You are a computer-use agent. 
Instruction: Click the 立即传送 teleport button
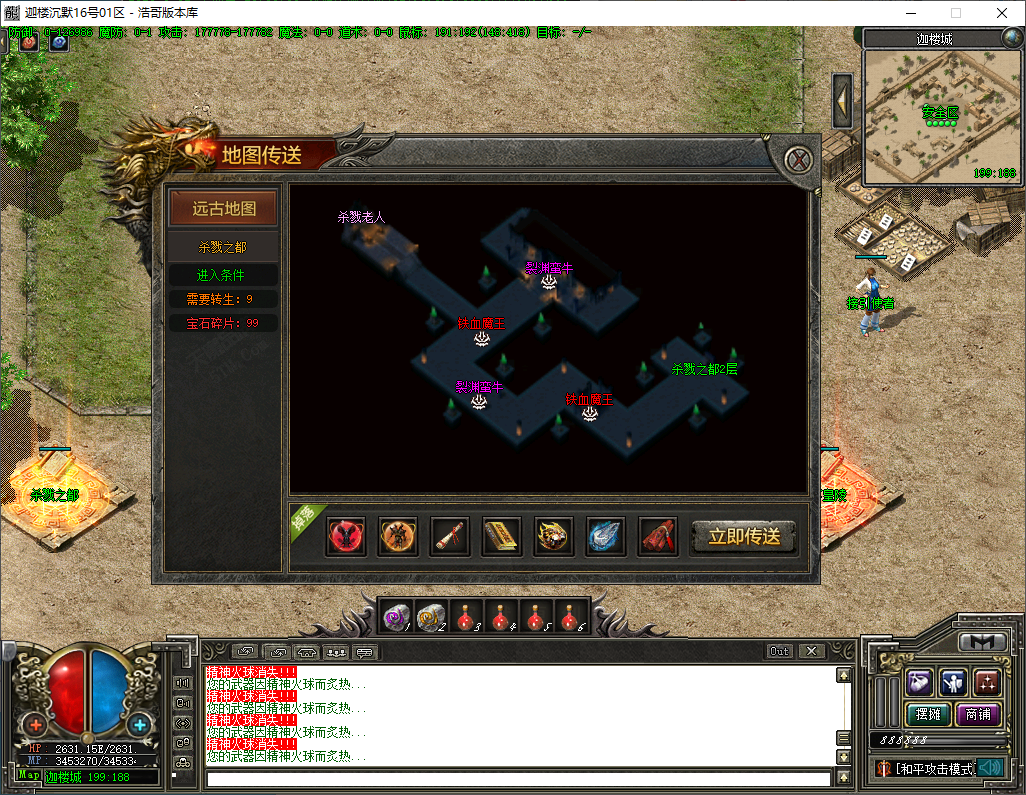[744, 537]
